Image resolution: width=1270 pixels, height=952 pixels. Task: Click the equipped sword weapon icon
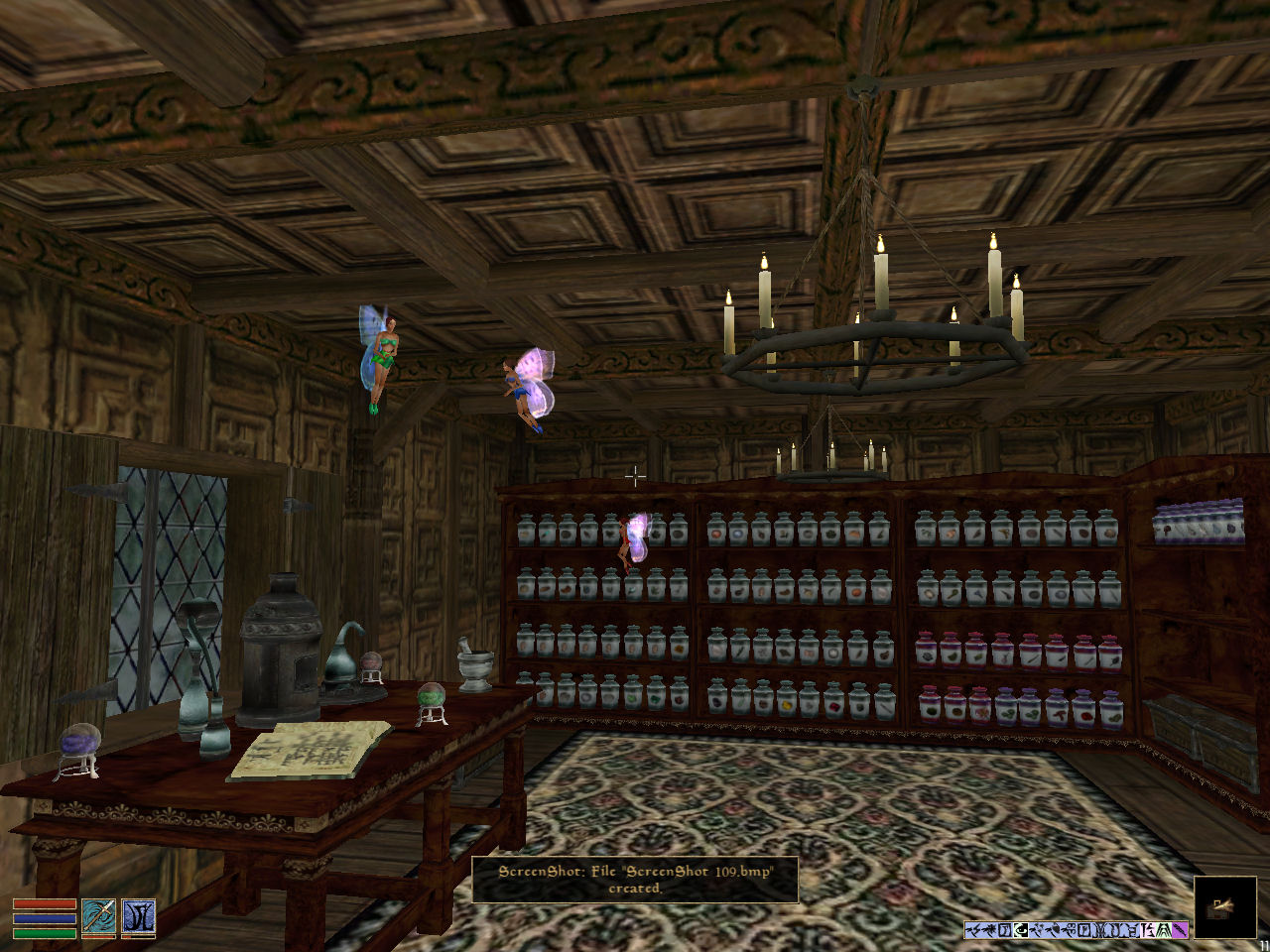coord(98,917)
